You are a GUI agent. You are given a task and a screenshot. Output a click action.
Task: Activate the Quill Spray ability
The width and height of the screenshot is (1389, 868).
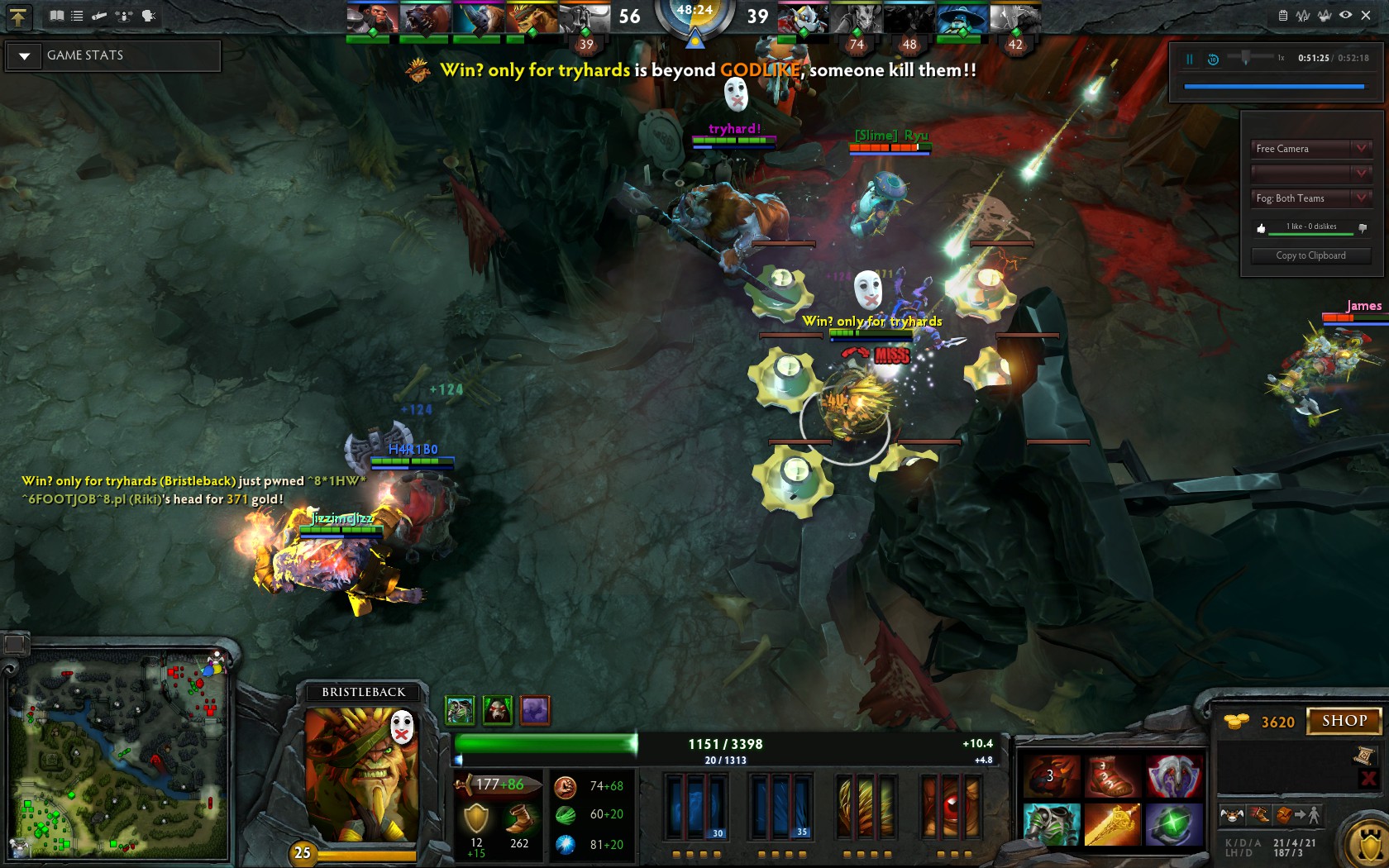pyautogui.click(x=780, y=806)
